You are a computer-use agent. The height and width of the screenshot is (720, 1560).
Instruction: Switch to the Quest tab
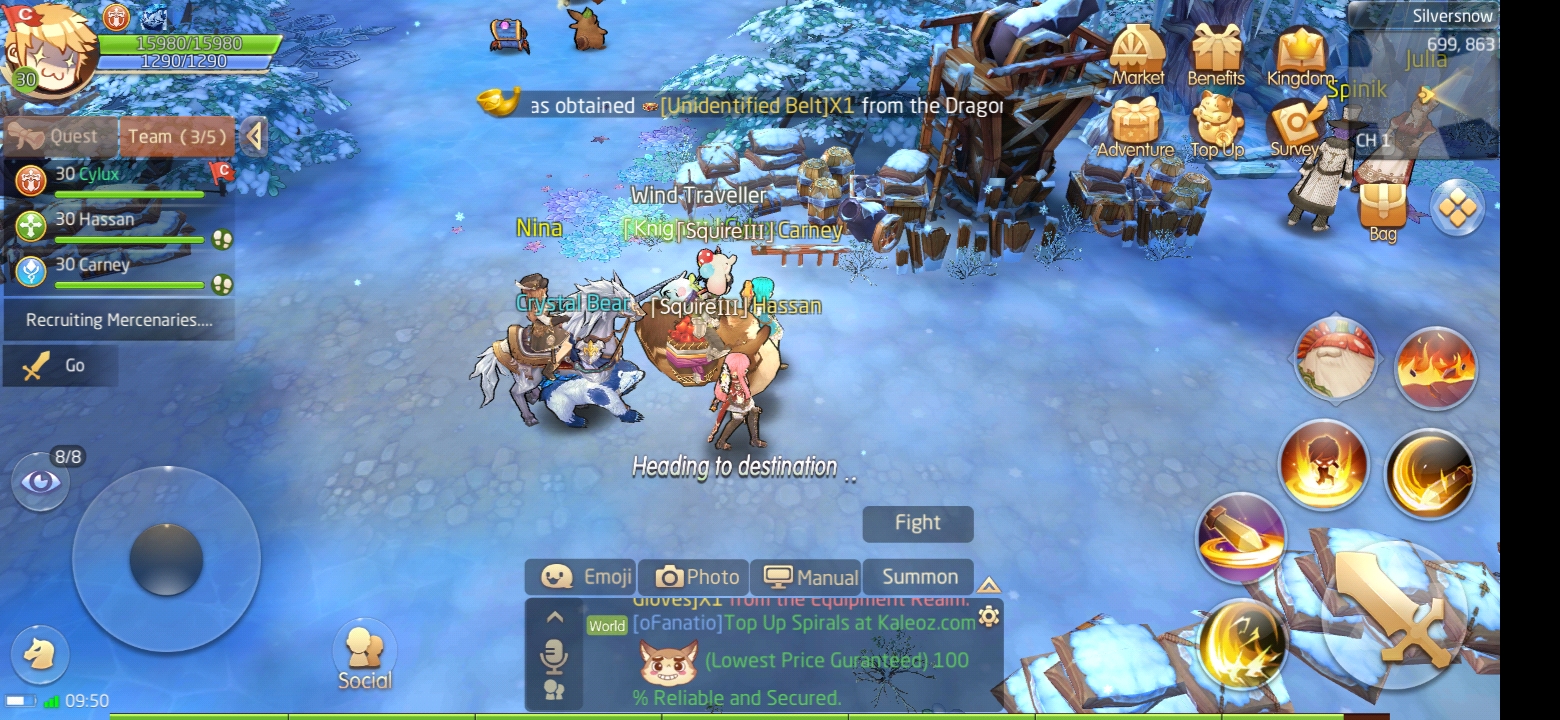pos(60,137)
